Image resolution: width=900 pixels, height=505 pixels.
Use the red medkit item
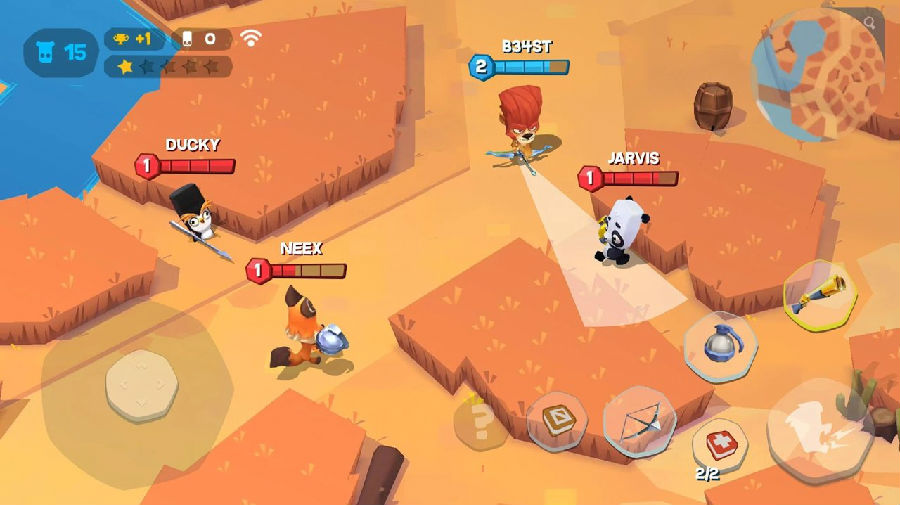[720, 442]
